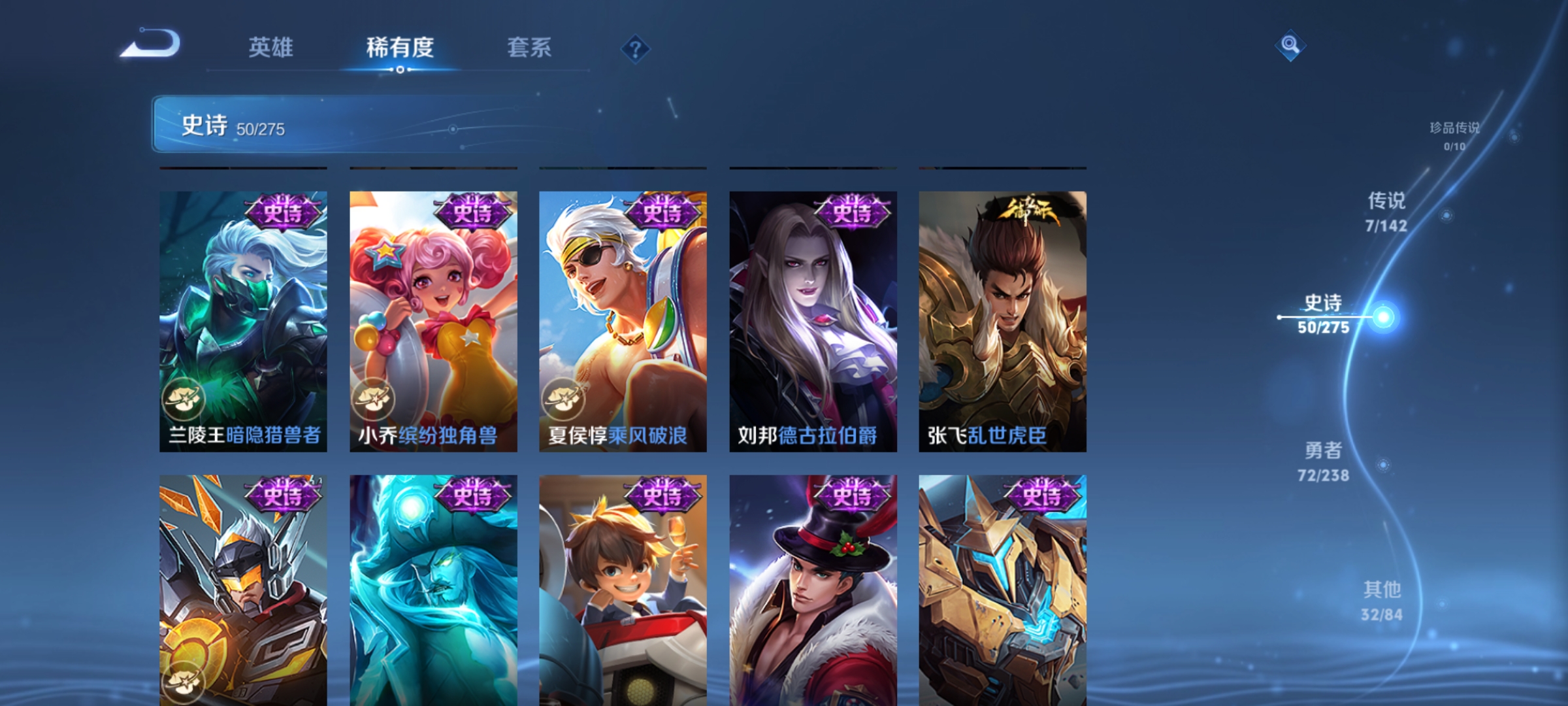Open the help question mark icon
The height and width of the screenshot is (706, 1568).
[636, 50]
